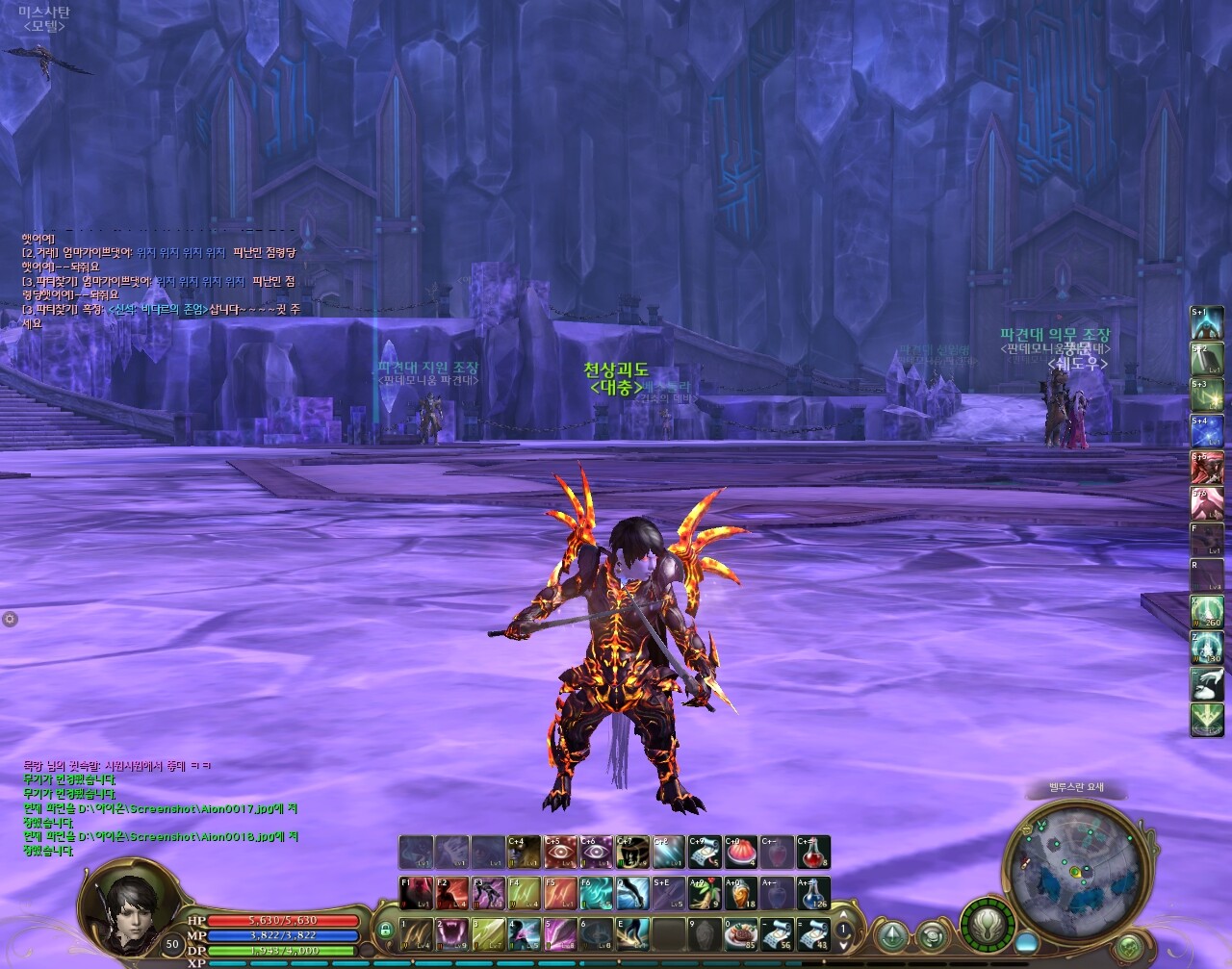Open the circular minimap

tap(1075, 870)
